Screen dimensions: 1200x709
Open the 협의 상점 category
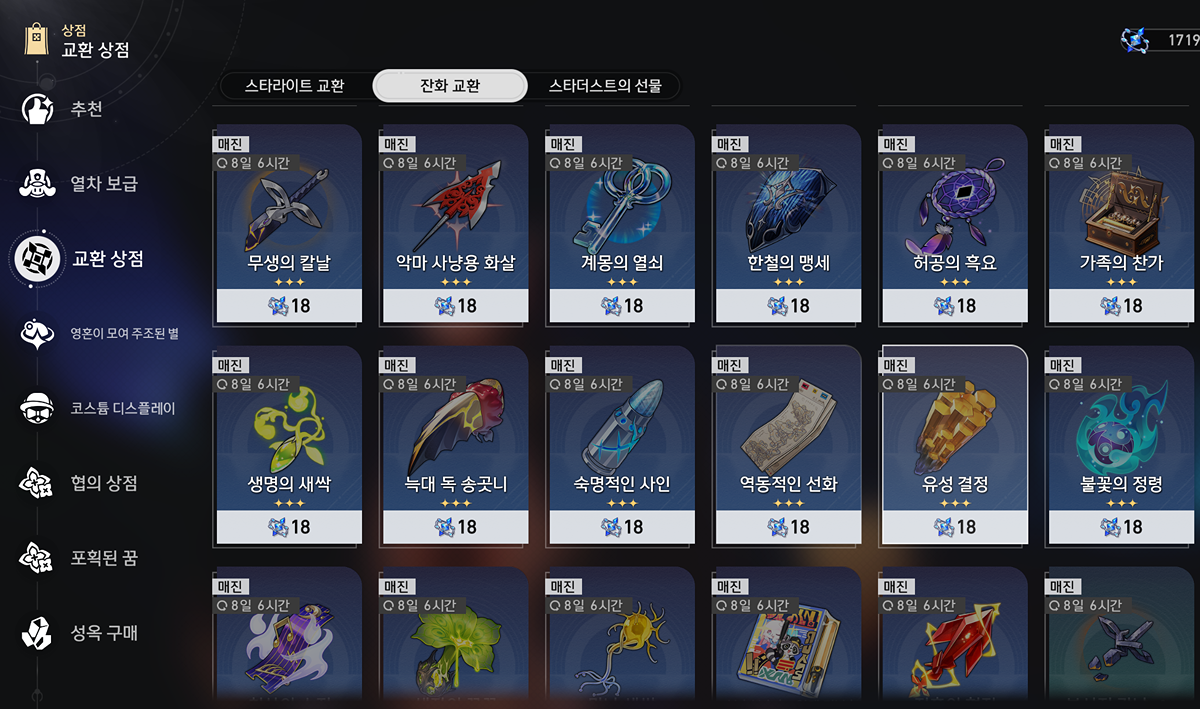coord(104,484)
